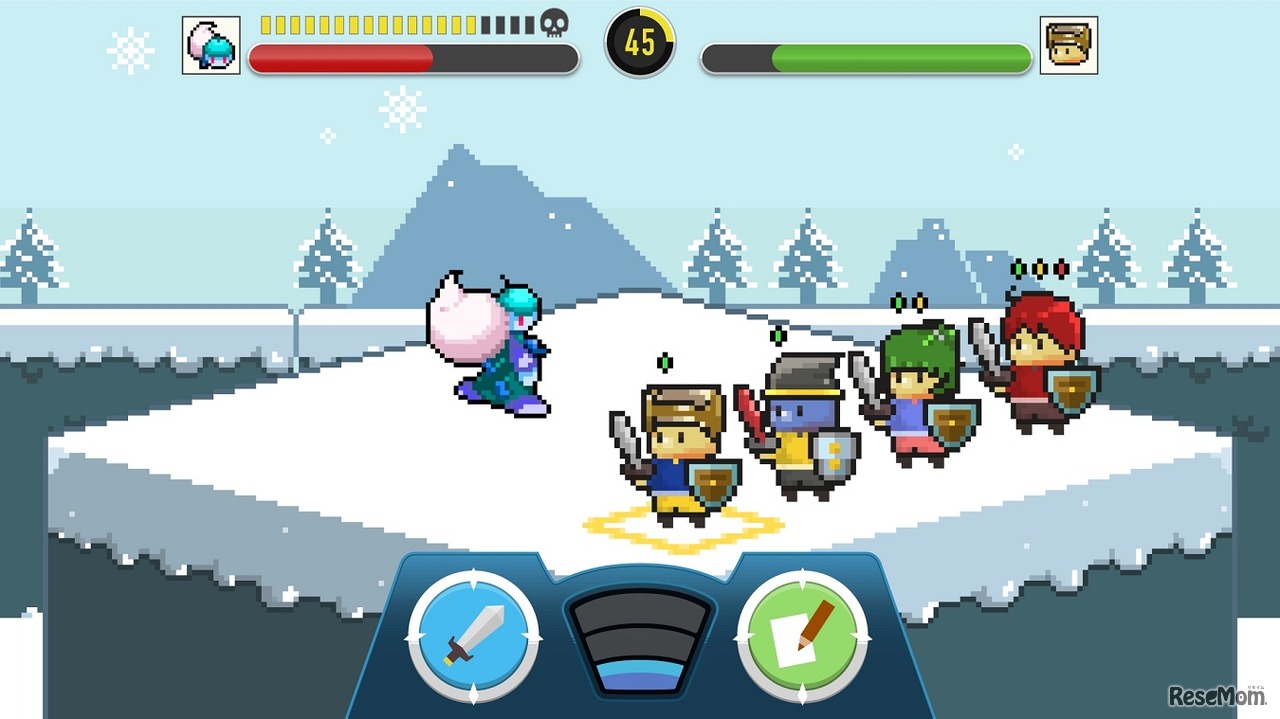This screenshot has height=719, width=1280.
Task: Tap the green pencil and paper button
Action: coord(802,636)
